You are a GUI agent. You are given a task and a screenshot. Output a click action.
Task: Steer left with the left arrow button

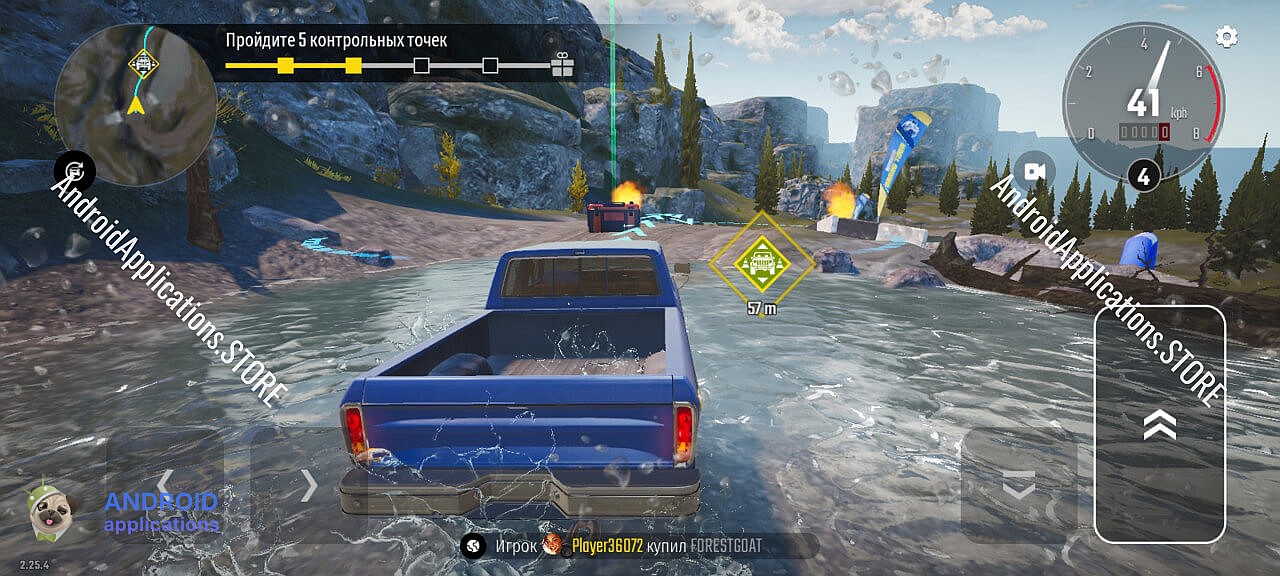point(165,485)
